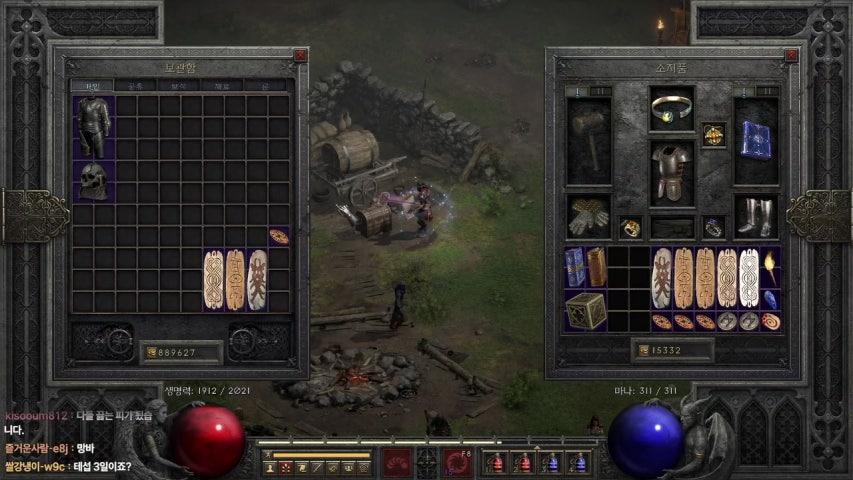Screen dimensions: 853x480
Task: Select the small oval charm in stash
Action: coord(279,237)
